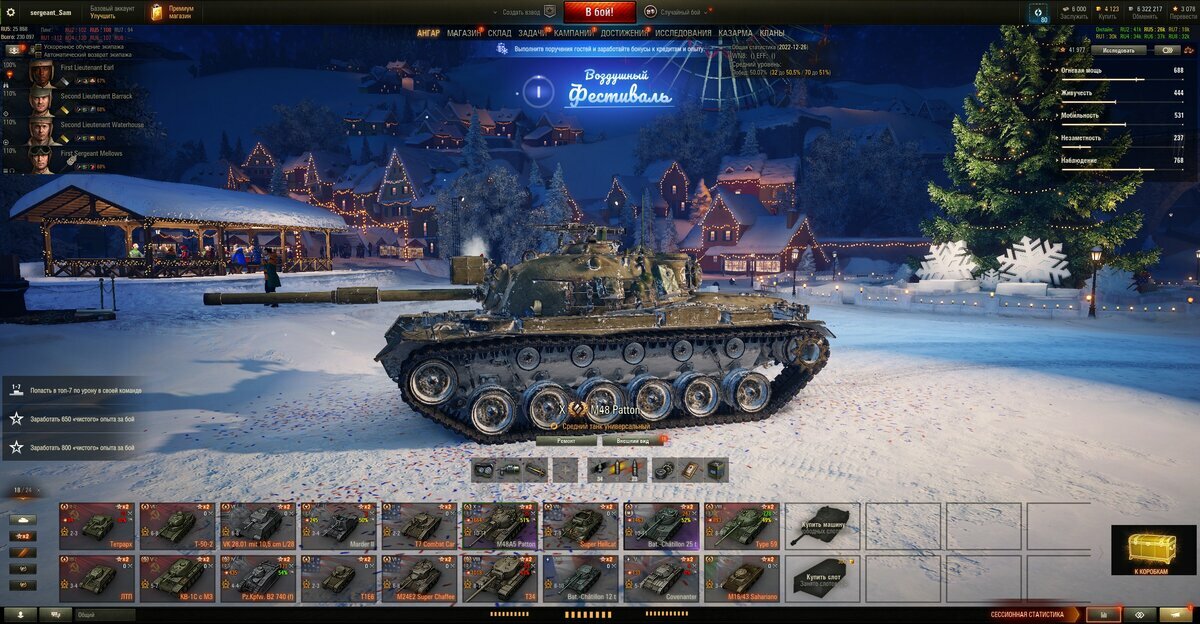The height and width of the screenshot is (624, 1200).
Task: Click the Купить слот tile
Action: [822, 578]
